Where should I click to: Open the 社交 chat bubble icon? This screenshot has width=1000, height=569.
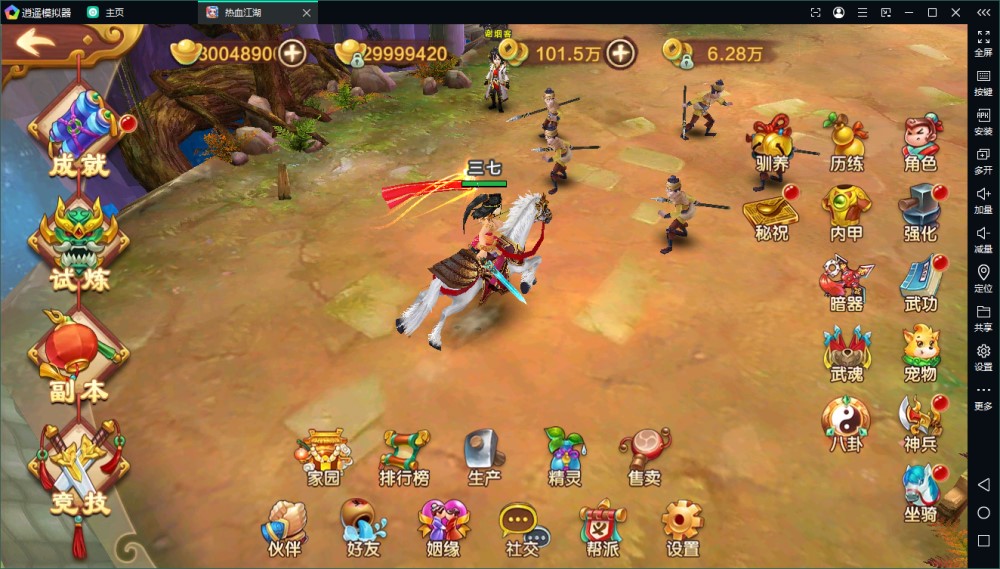click(x=521, y=527)
